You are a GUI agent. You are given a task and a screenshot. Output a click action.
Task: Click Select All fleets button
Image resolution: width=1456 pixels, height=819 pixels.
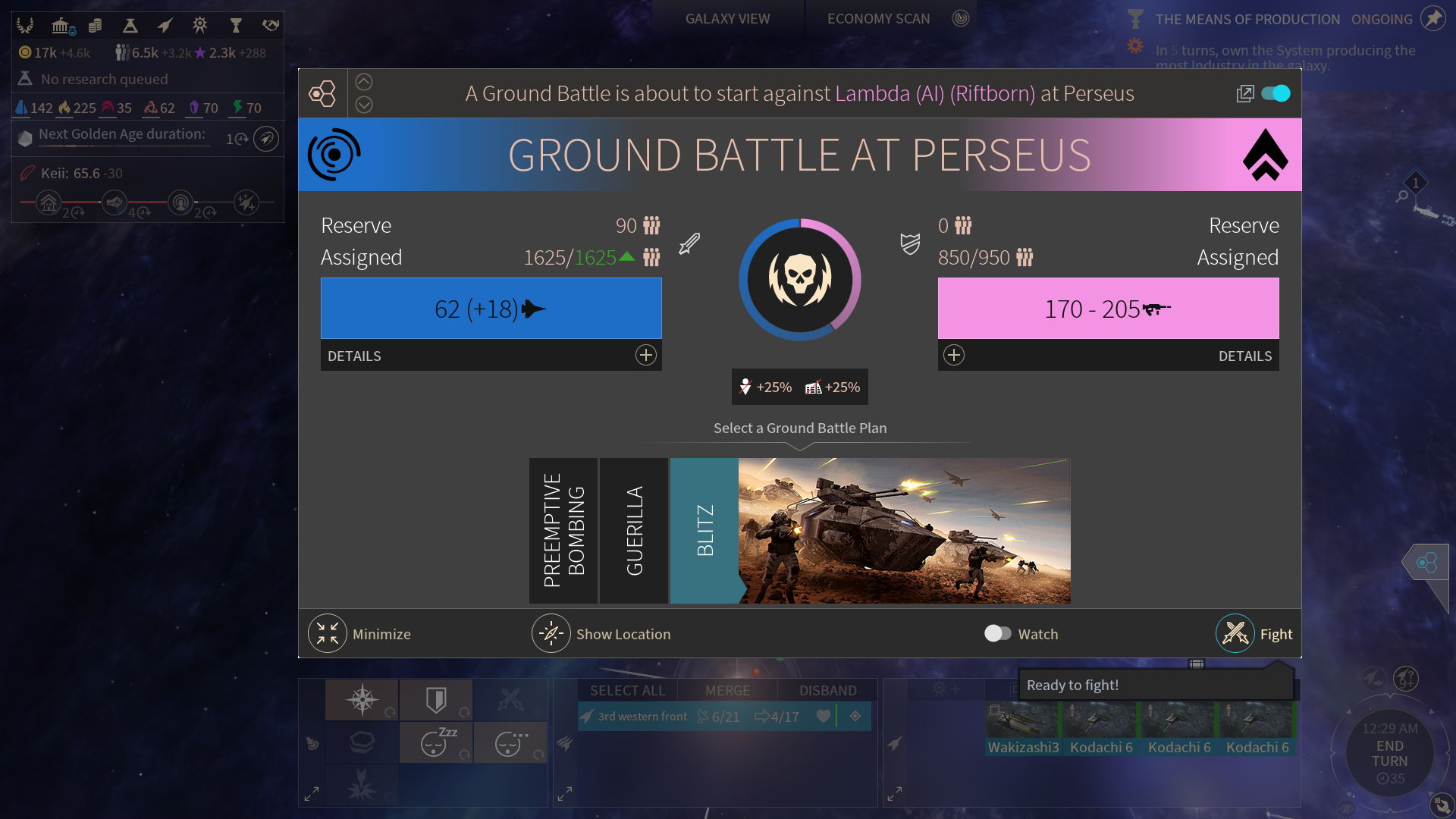point(627,691)
